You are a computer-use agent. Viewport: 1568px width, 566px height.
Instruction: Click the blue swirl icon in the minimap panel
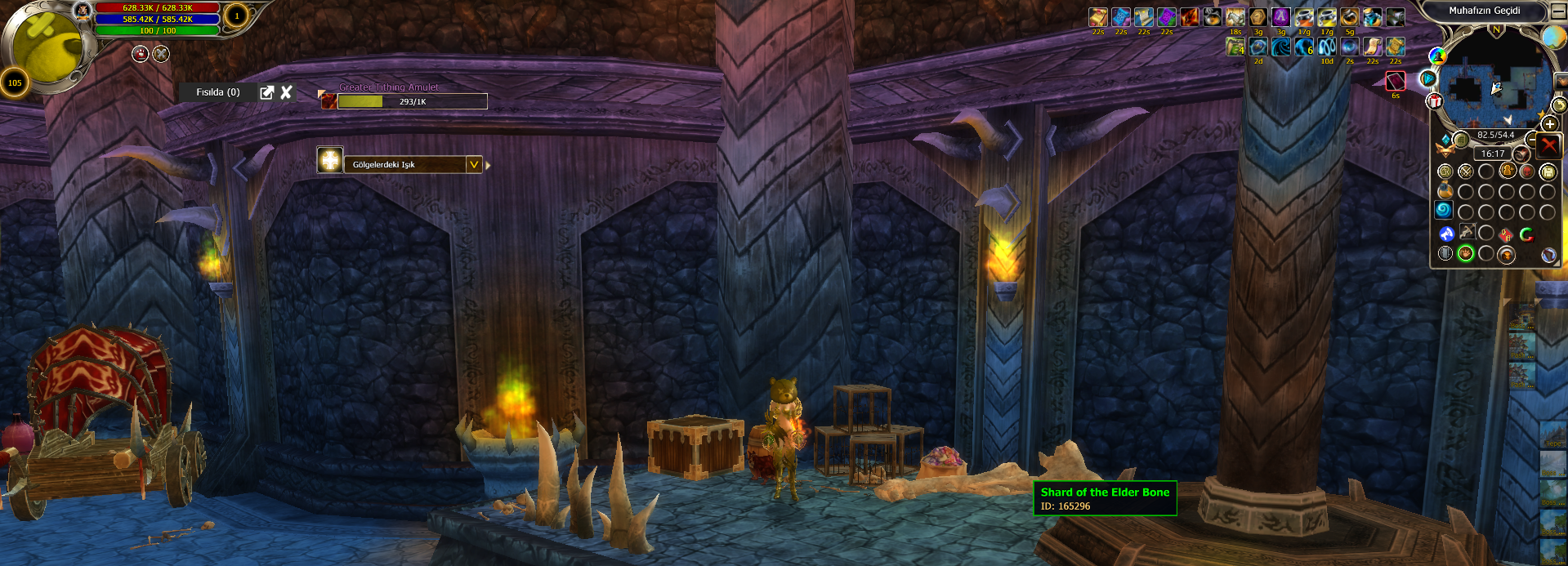1444,210
